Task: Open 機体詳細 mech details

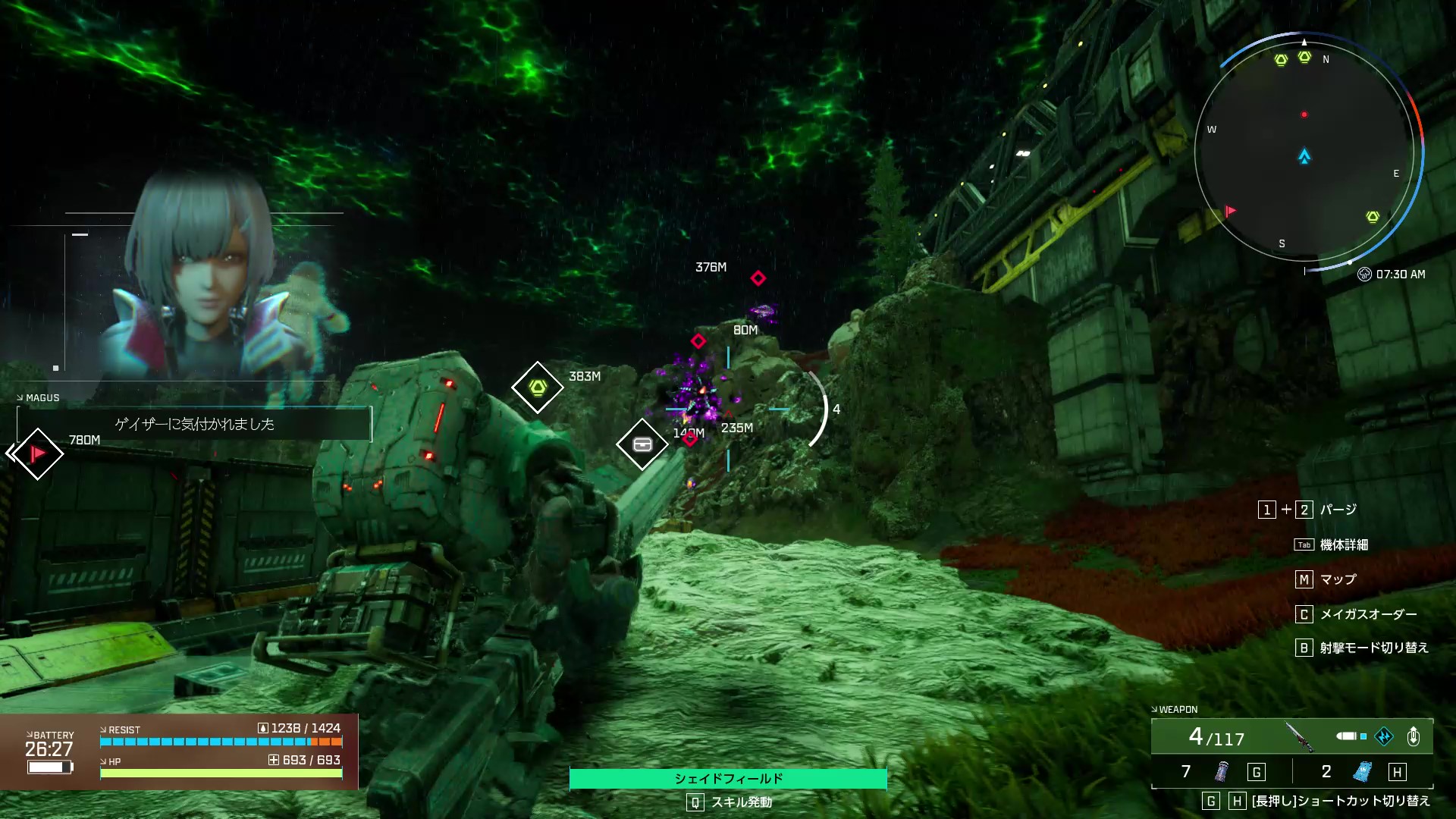Action: point(1344,544)
